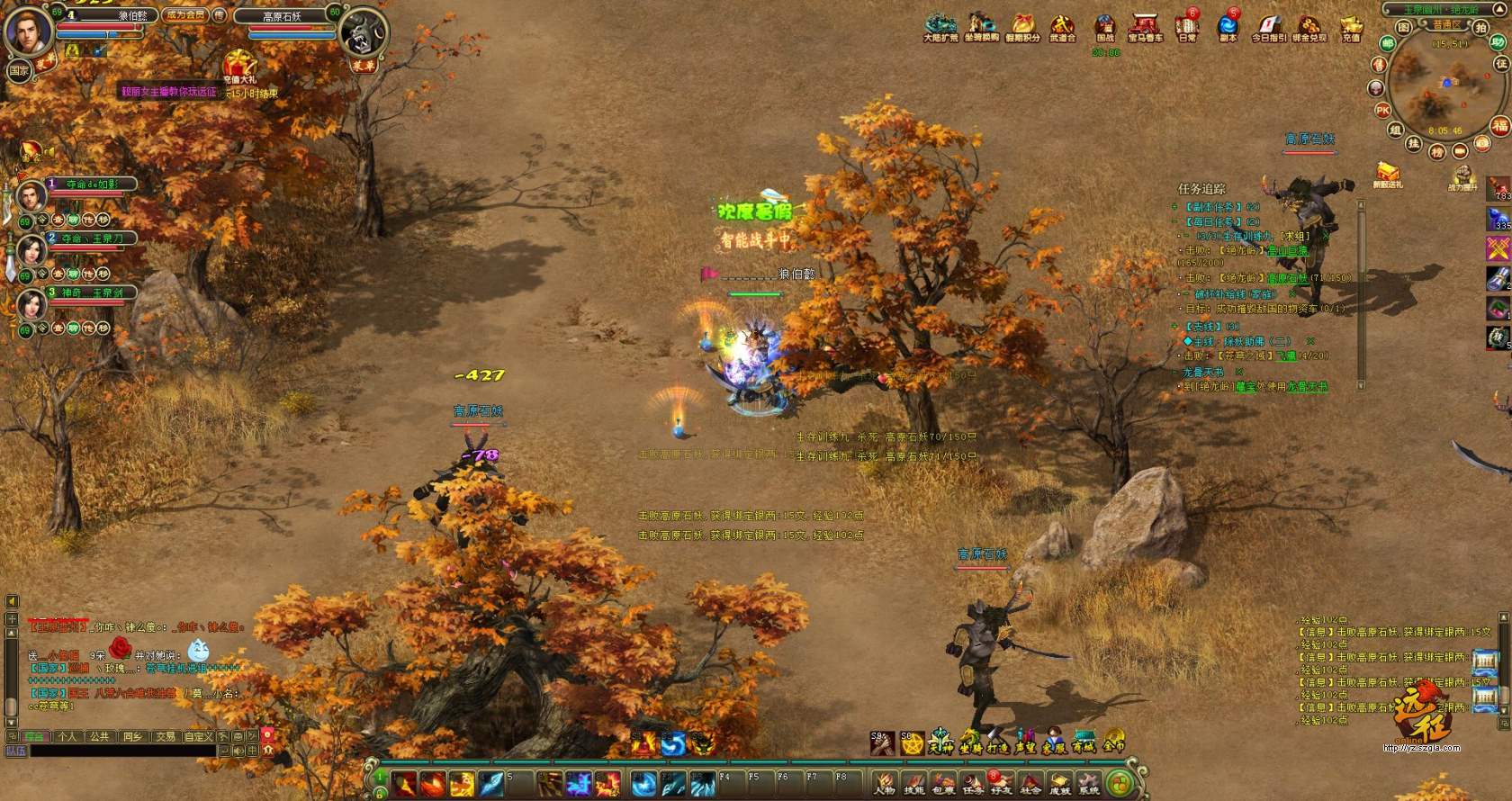The width and height of the screenshot is (1512, 801).
Task: Open the 人物 character panel
Action: (885, 784)
